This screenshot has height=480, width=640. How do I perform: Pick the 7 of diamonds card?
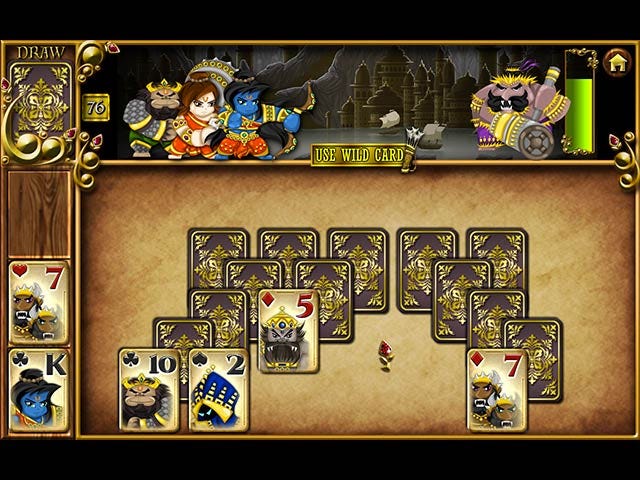point(497,390)
